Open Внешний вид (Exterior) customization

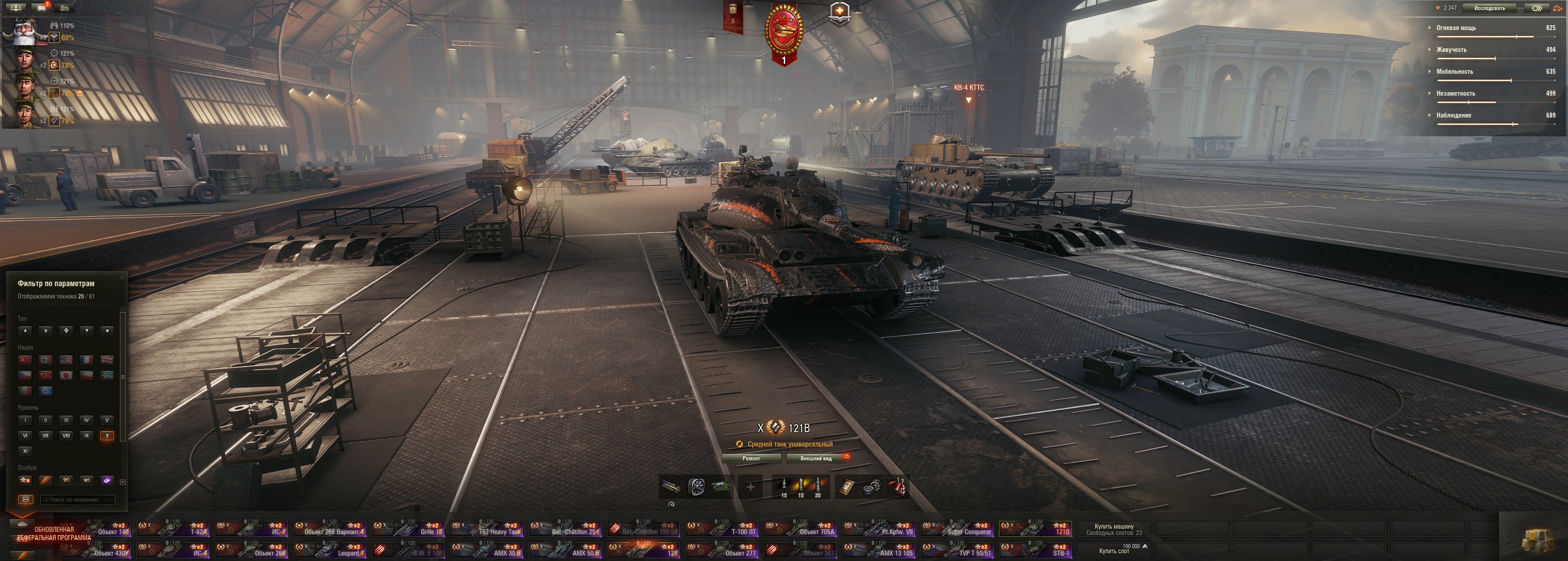(816, 458)
